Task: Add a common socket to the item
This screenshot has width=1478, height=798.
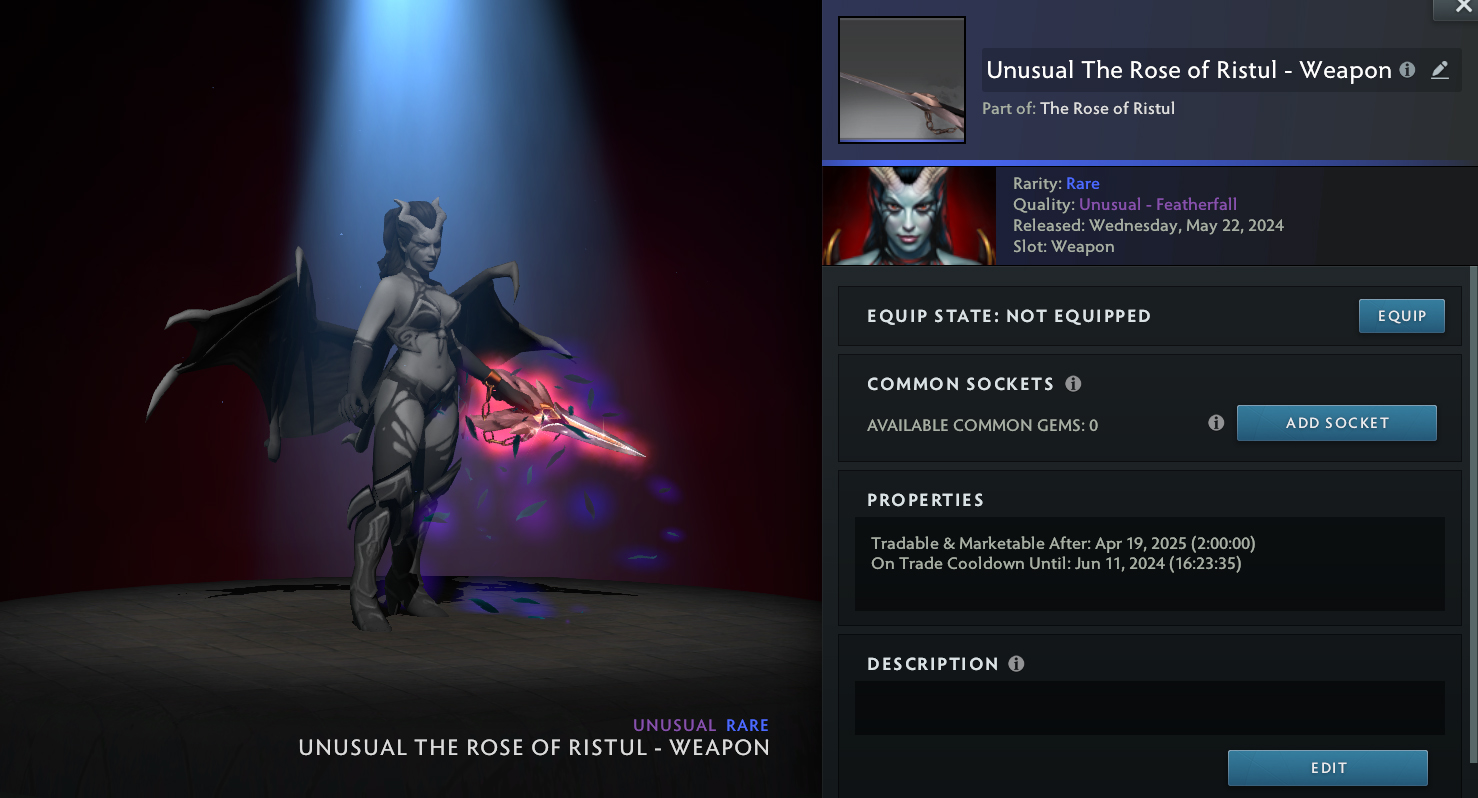Action: [x=1336, y=423]
